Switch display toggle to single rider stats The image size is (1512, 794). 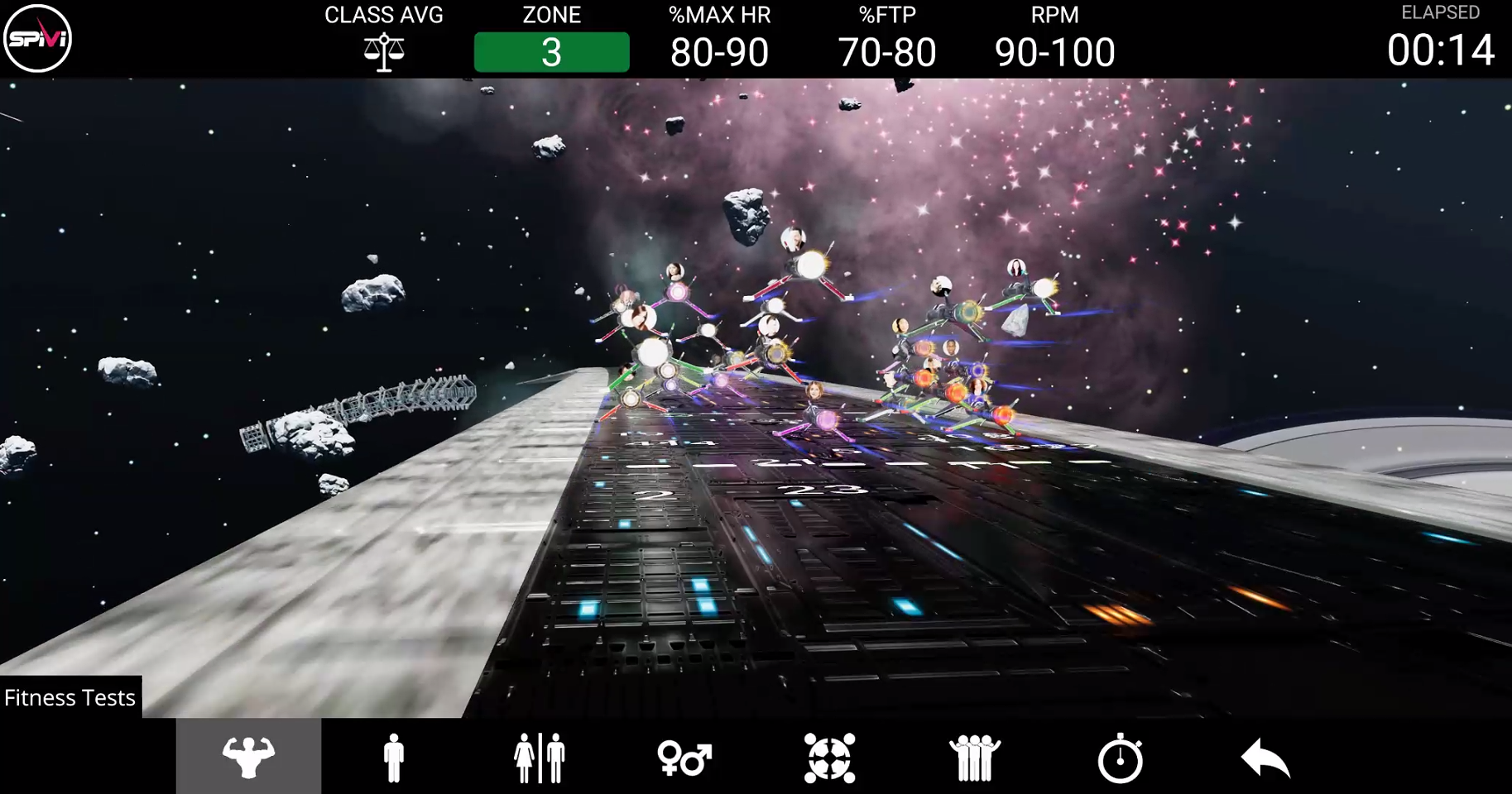pos(393,755)
